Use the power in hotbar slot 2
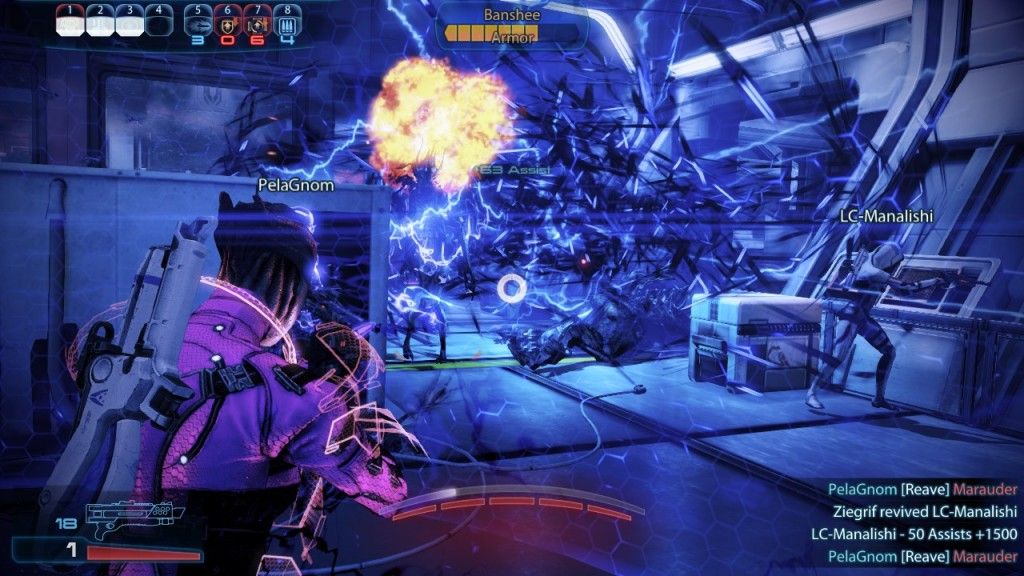The width and height of the screenshot is (1024, 576). 100,22
